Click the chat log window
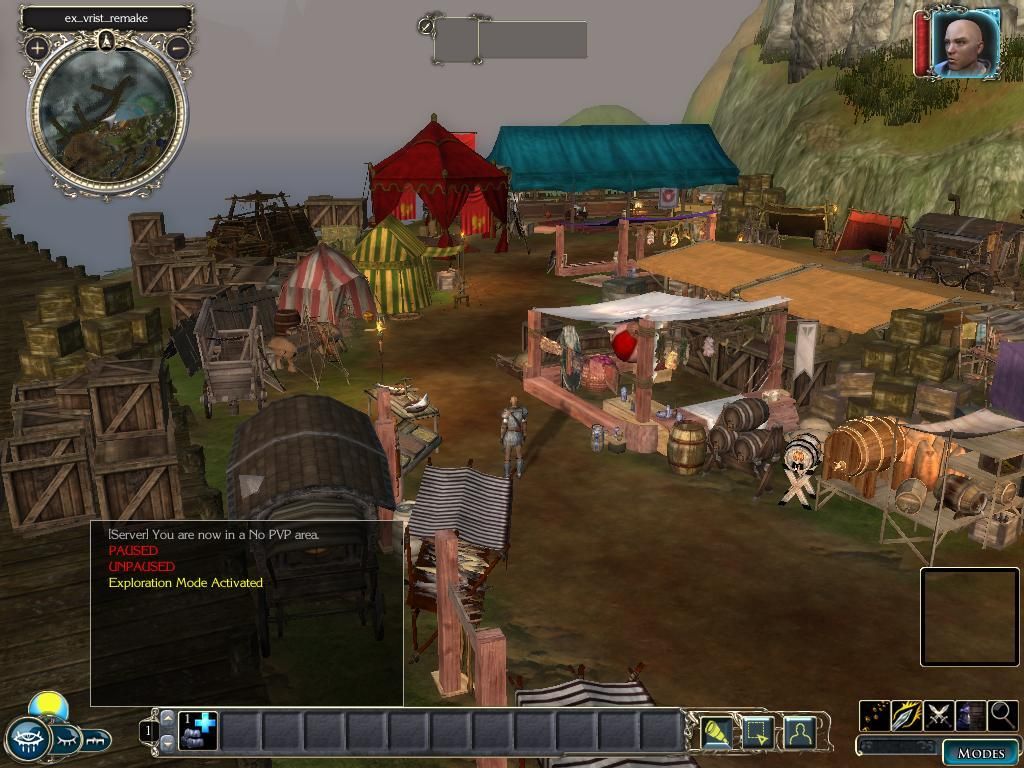The image size is (1024, 768). pyautogui.click(x=246, y=612)
